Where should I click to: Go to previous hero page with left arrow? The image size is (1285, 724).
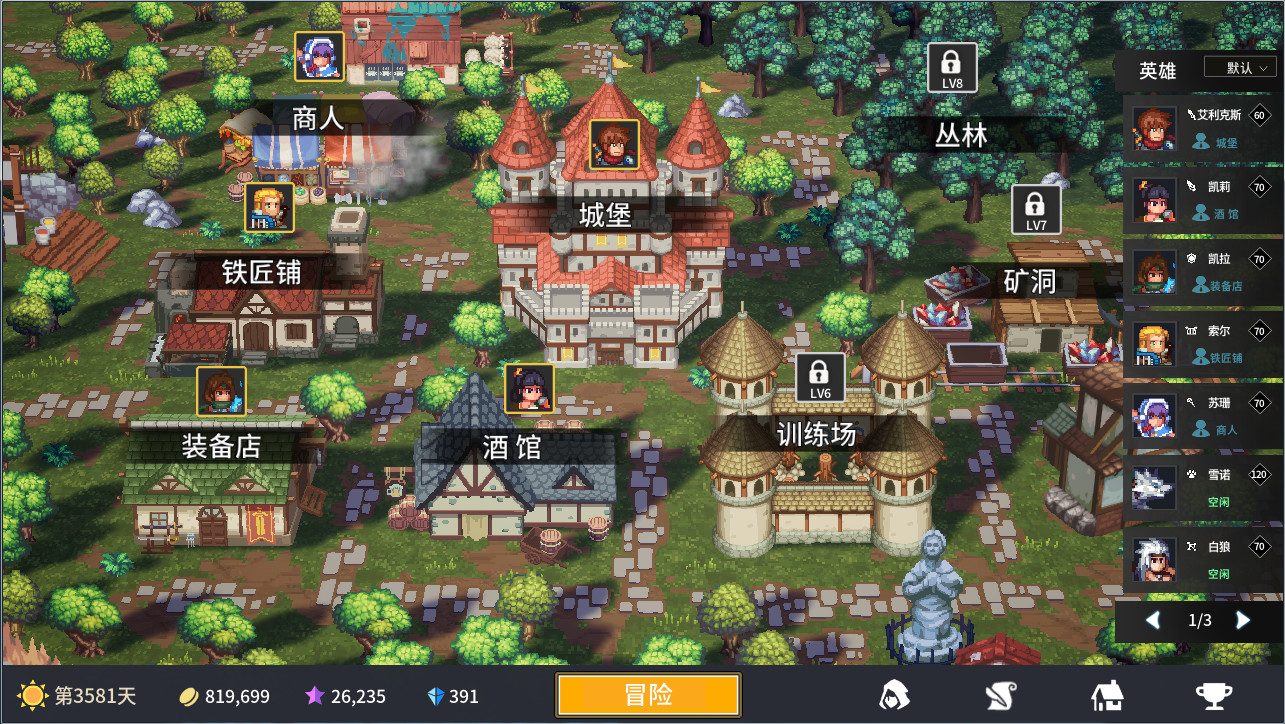1152,621
